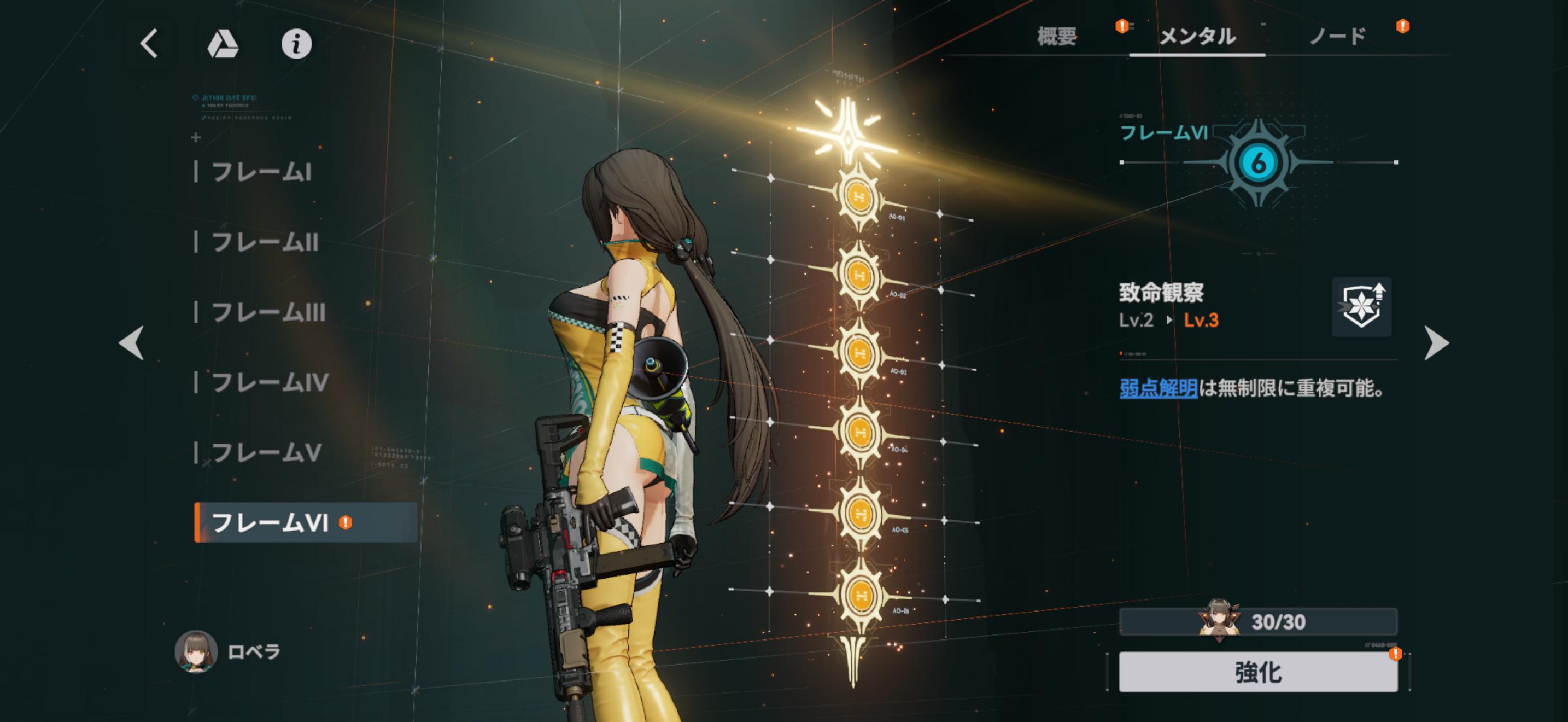This screenshot has height=722, width=1568.
Task: Click the ロベラ character portrait
Action: point(196,651)
